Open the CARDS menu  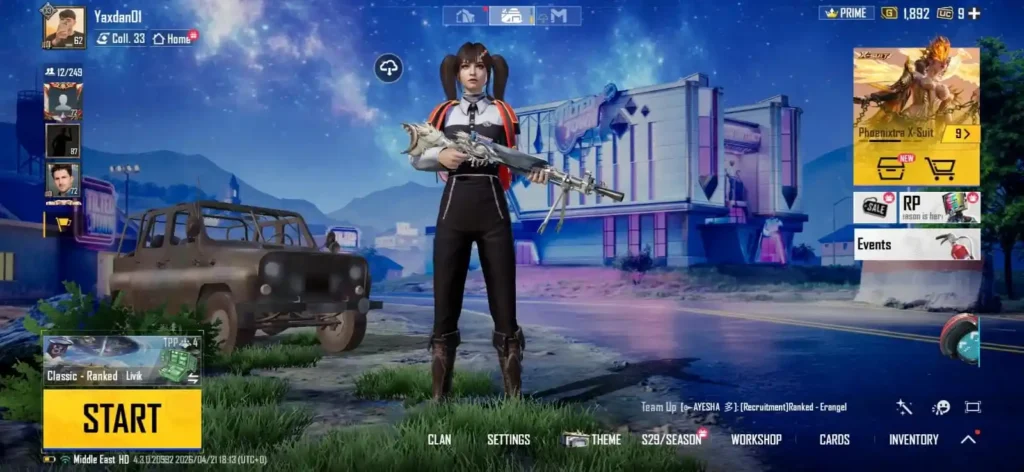(834, 440)
